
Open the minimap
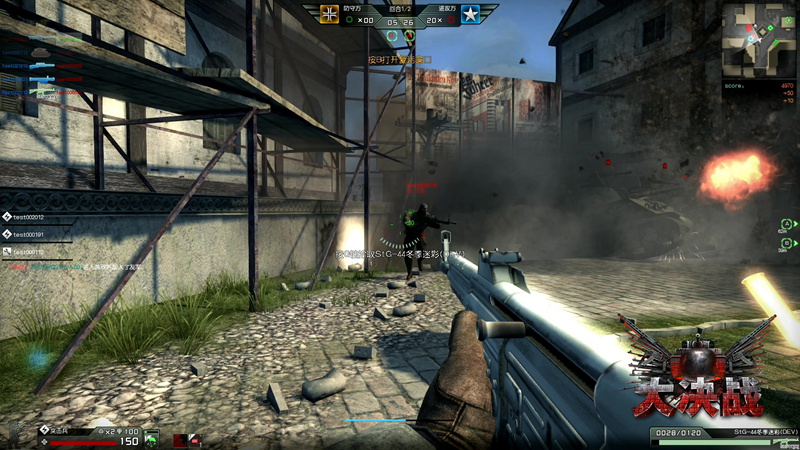pos(759,39)
